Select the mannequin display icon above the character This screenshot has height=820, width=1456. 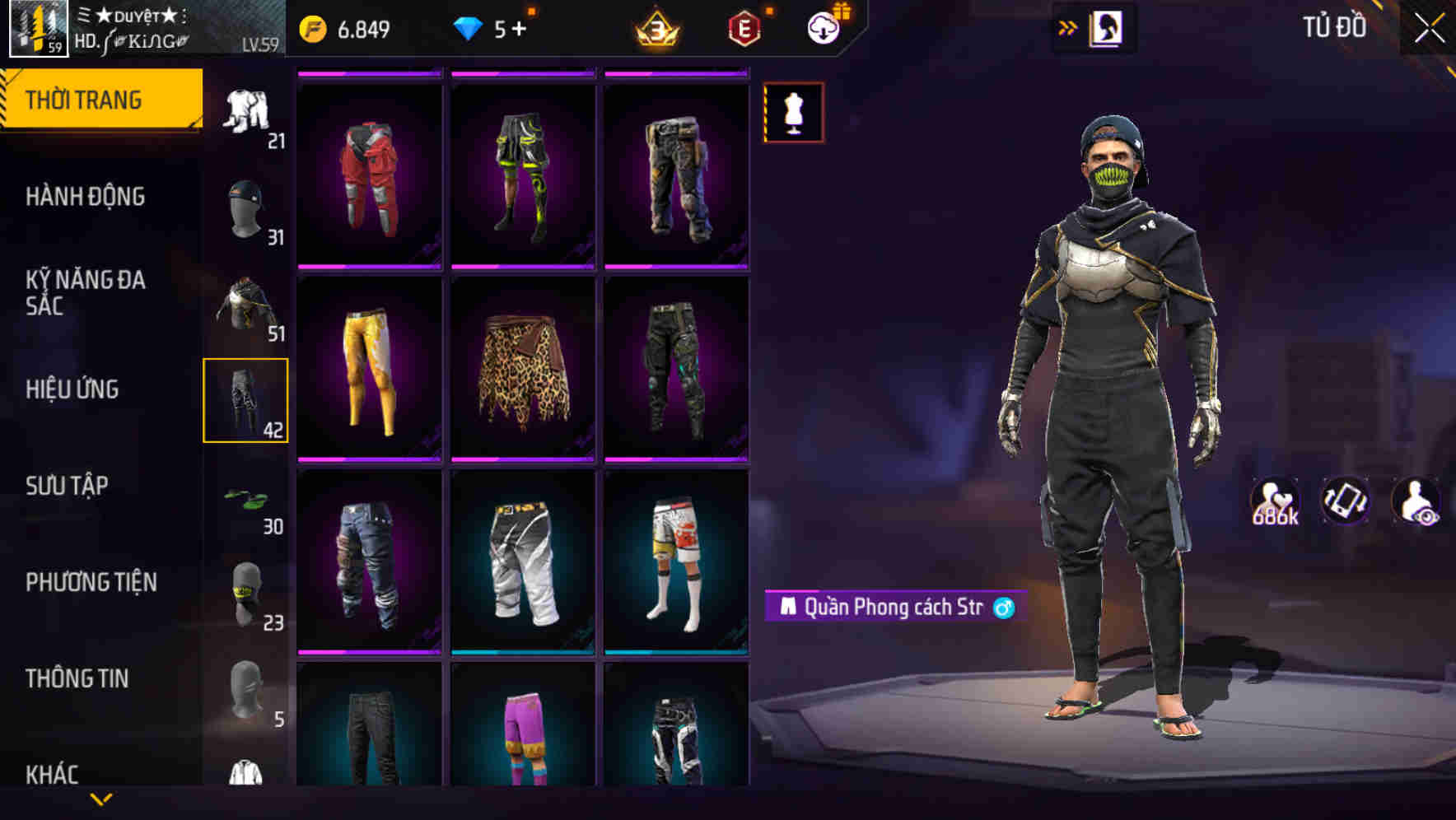(x=793, y=114)
